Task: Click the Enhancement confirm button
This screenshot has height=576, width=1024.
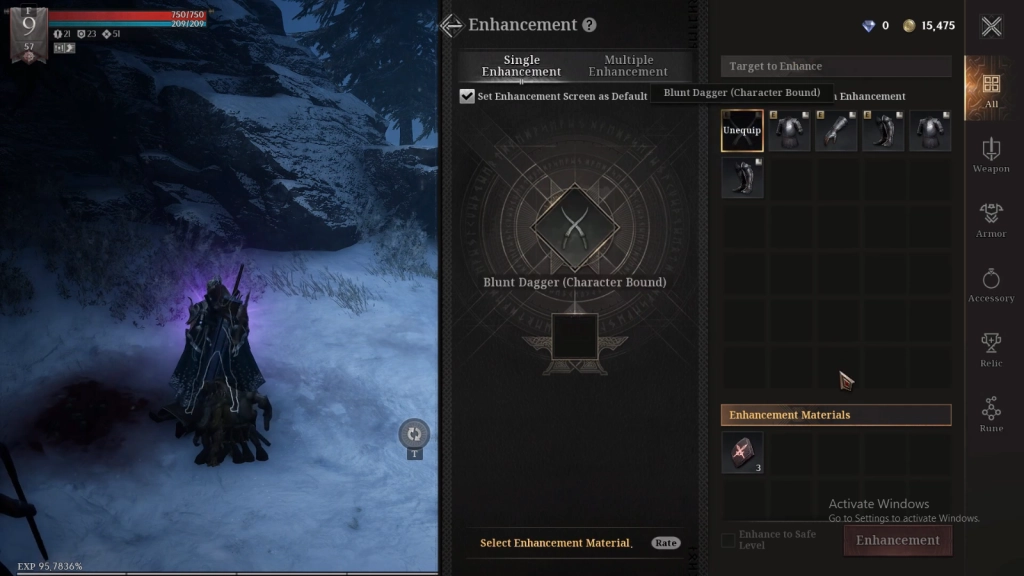Action: pos(897,540)
